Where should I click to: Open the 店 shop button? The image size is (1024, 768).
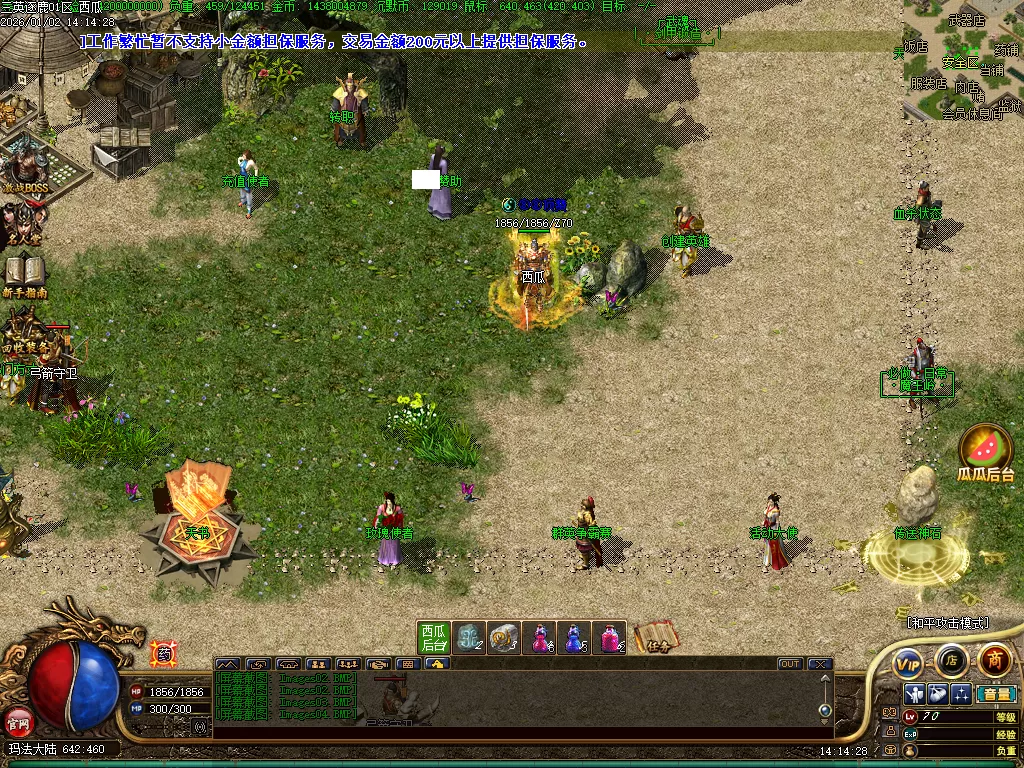(951, 660)
